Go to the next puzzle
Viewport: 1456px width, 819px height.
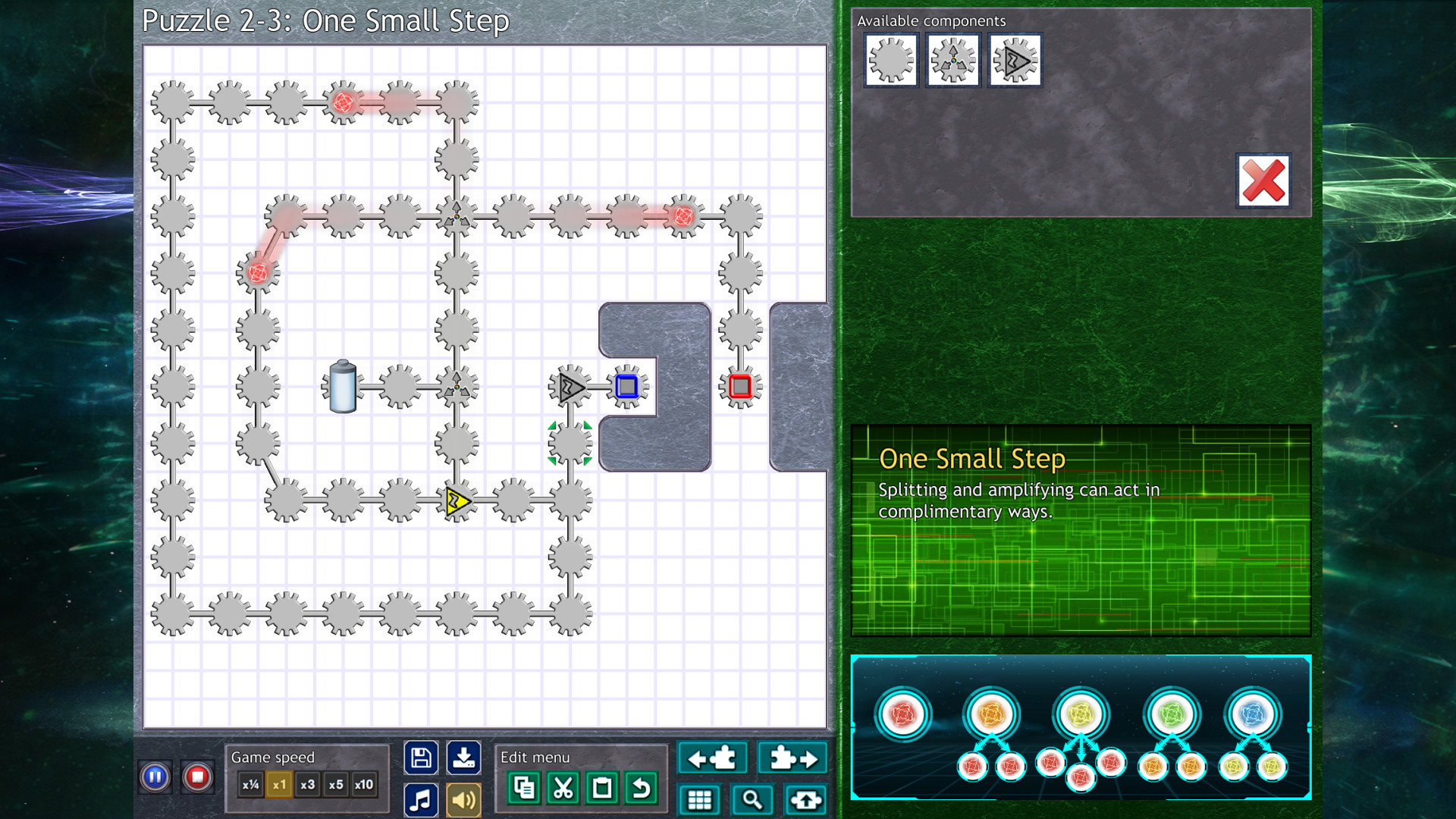coord(792,757)
